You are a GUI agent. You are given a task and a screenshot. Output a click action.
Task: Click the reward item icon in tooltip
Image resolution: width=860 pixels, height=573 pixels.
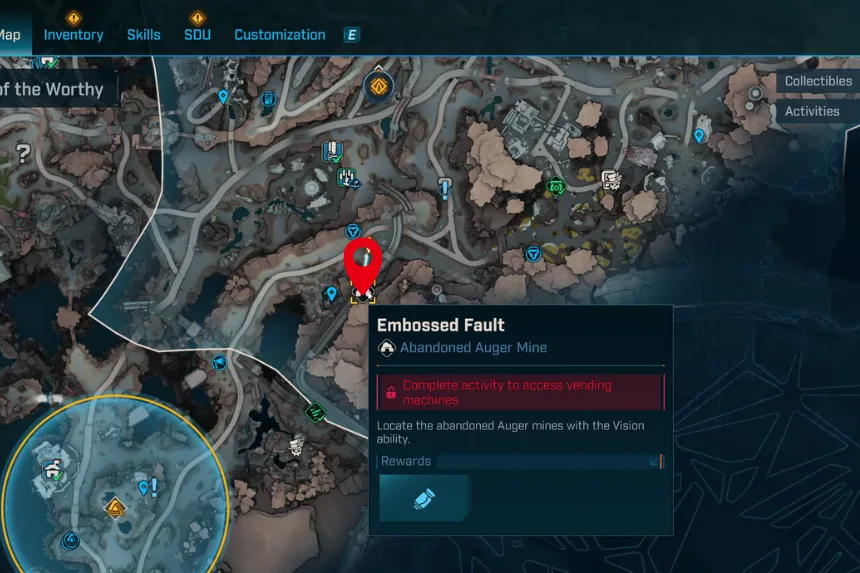coord(425,499)
